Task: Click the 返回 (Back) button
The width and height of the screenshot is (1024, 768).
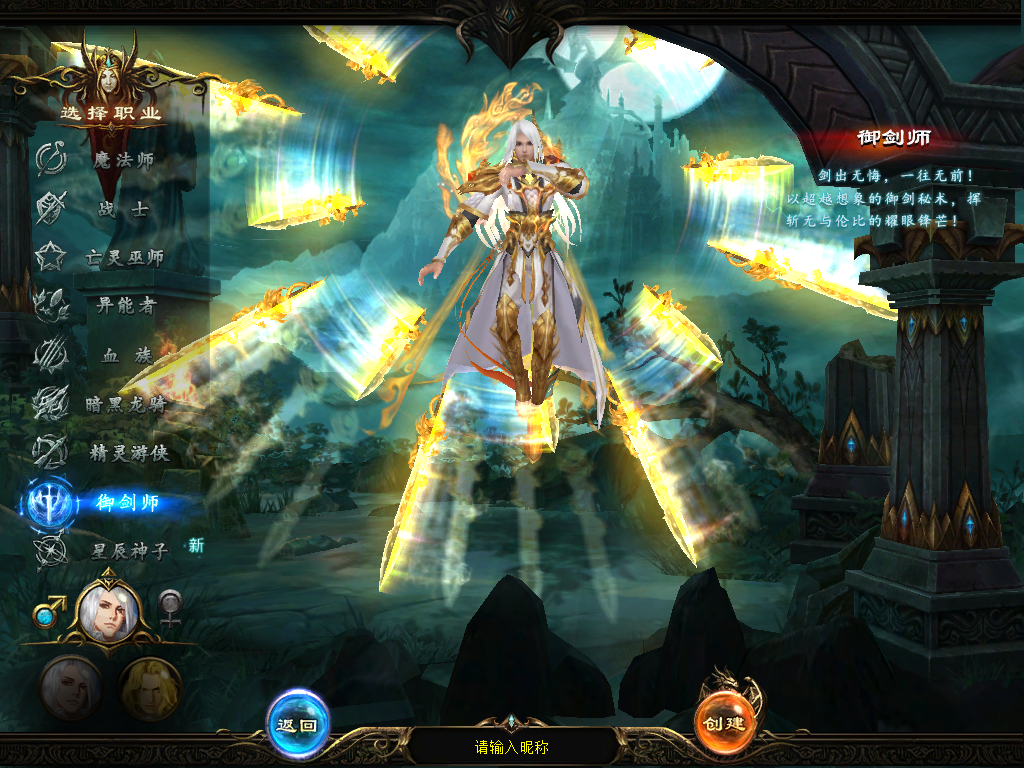Action: coord(297,724)
